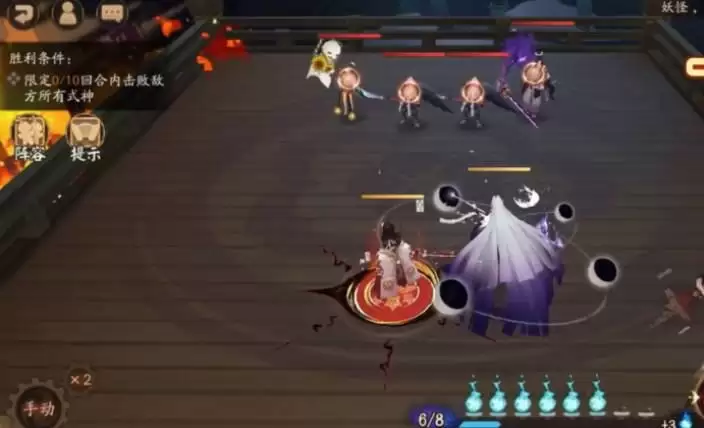Viewport: 704px width, 428px height.
Task: Target the purple-haired enemy's marker
Action: (x=535, y=72)
